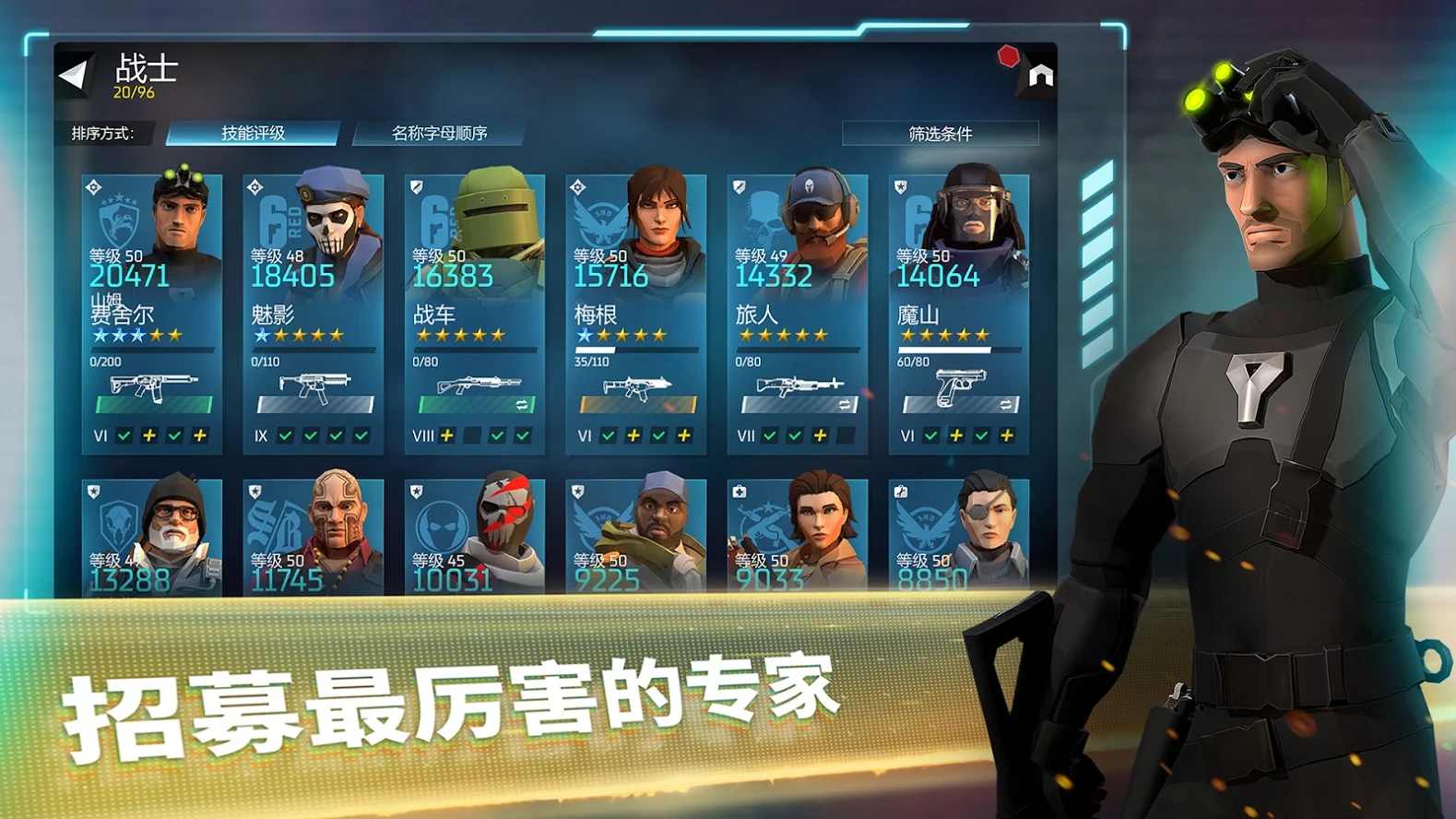Open the swap arrows on 旅人's weapon
Viewport: 1456px width, 819px height.
[x=846, y=403]
